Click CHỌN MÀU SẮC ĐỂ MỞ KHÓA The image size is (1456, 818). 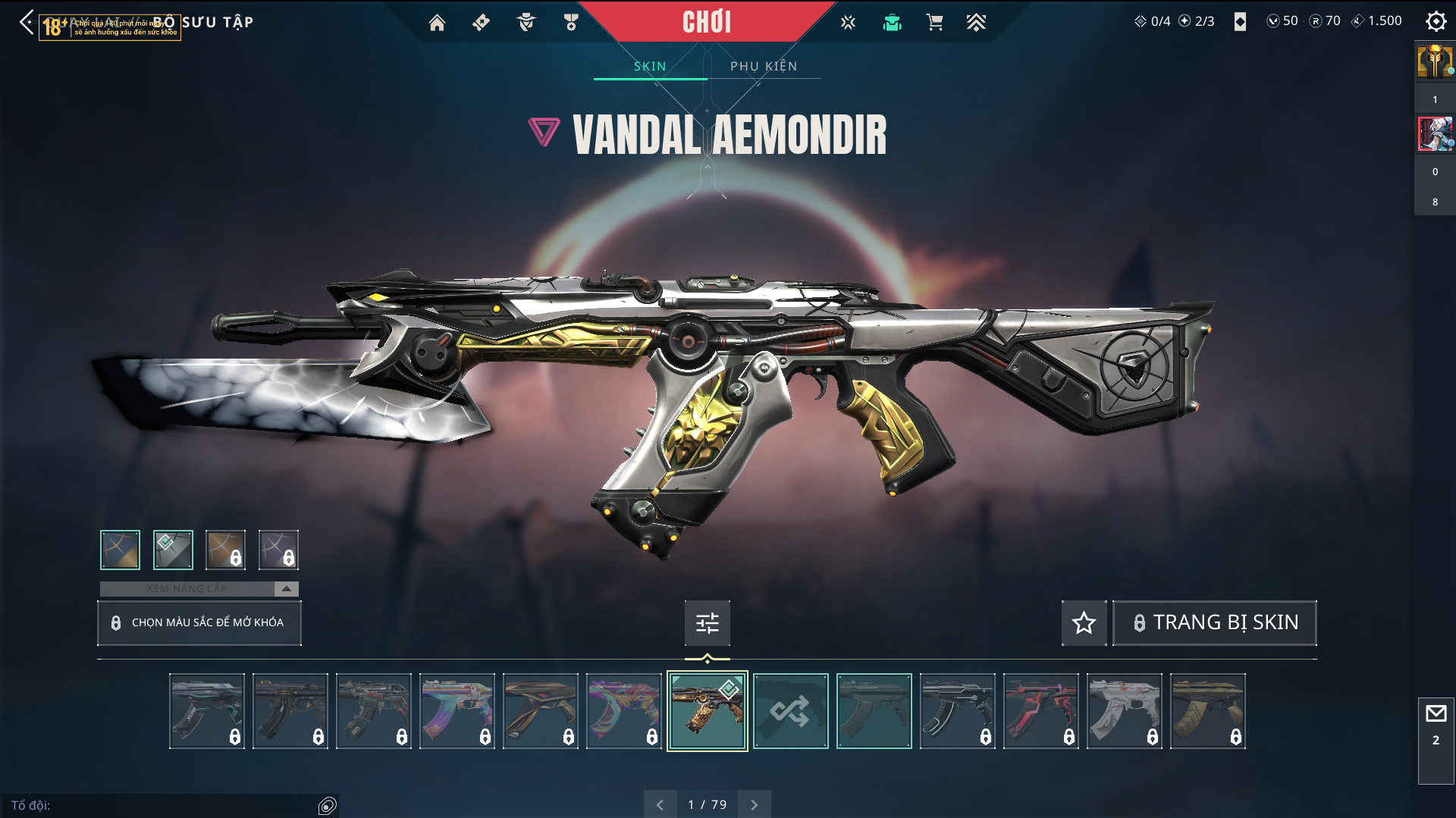click(199, 622)
